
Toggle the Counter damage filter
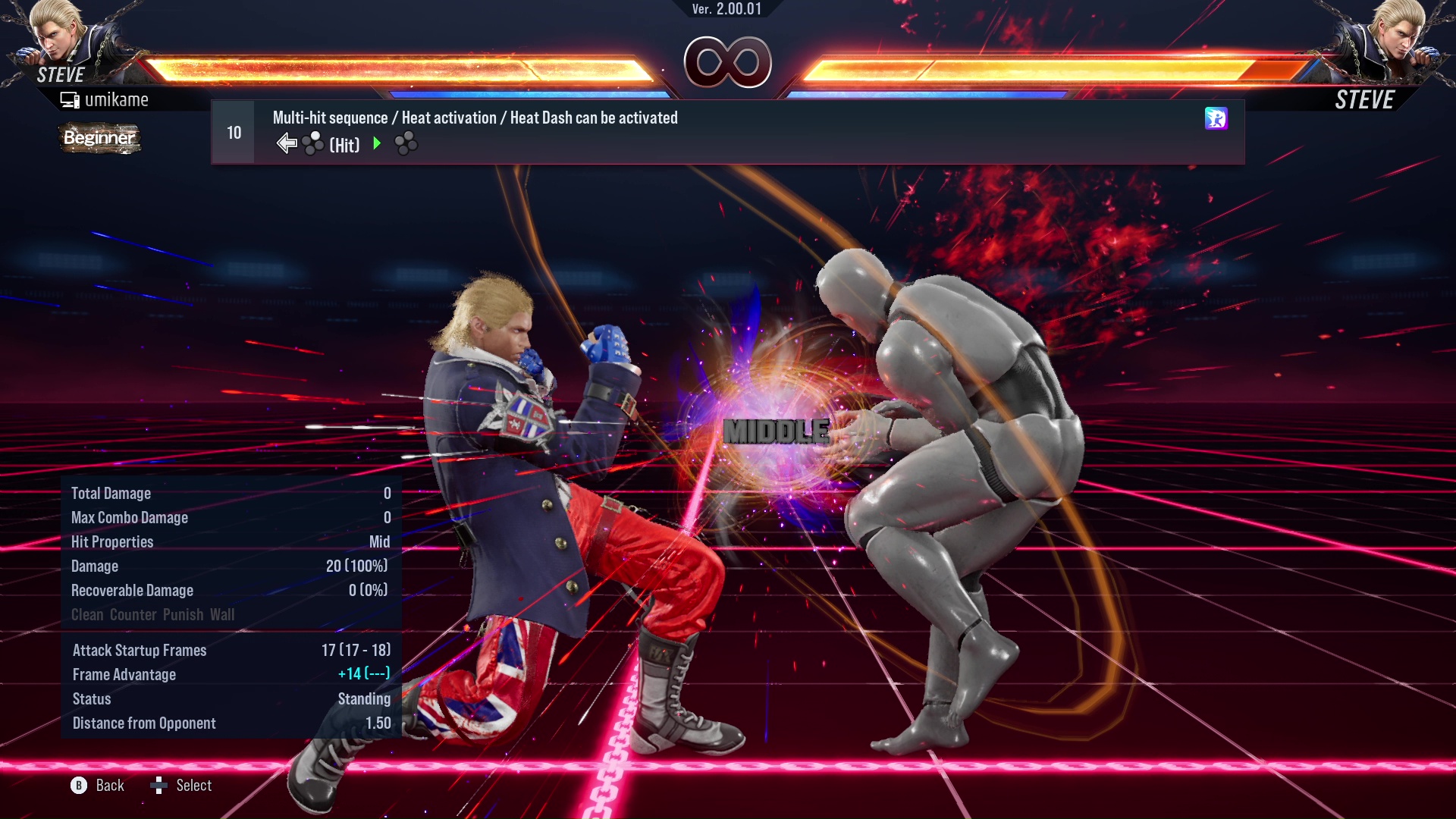point(133,614)
